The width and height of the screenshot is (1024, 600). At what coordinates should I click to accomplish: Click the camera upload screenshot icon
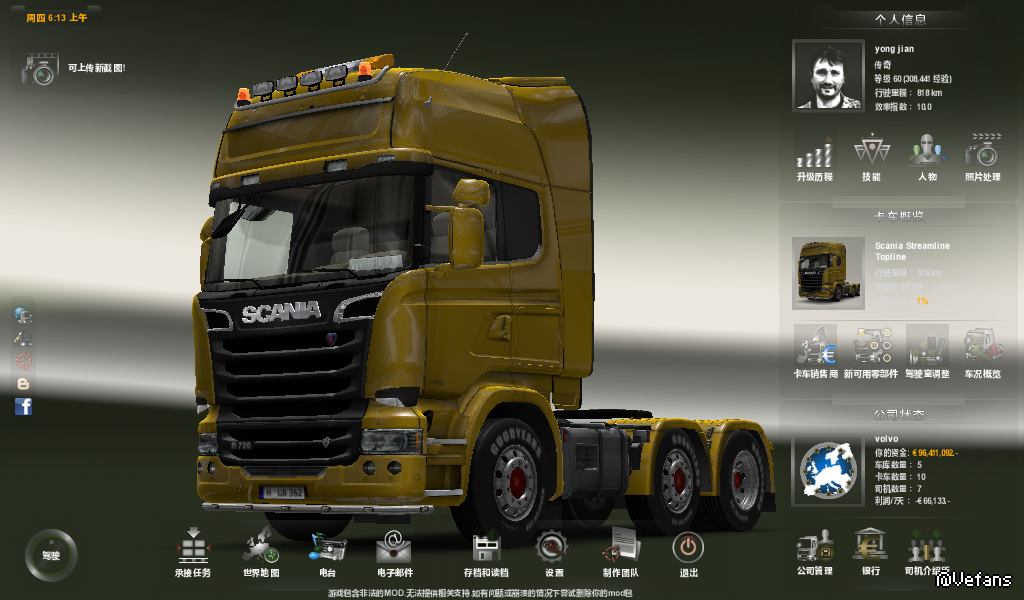pos(40,70)
